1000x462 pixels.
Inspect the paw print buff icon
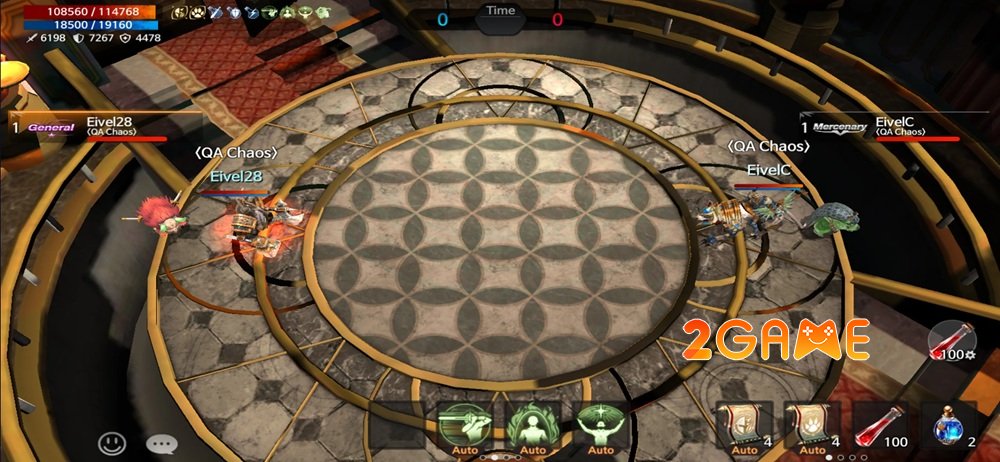(198, 13)
